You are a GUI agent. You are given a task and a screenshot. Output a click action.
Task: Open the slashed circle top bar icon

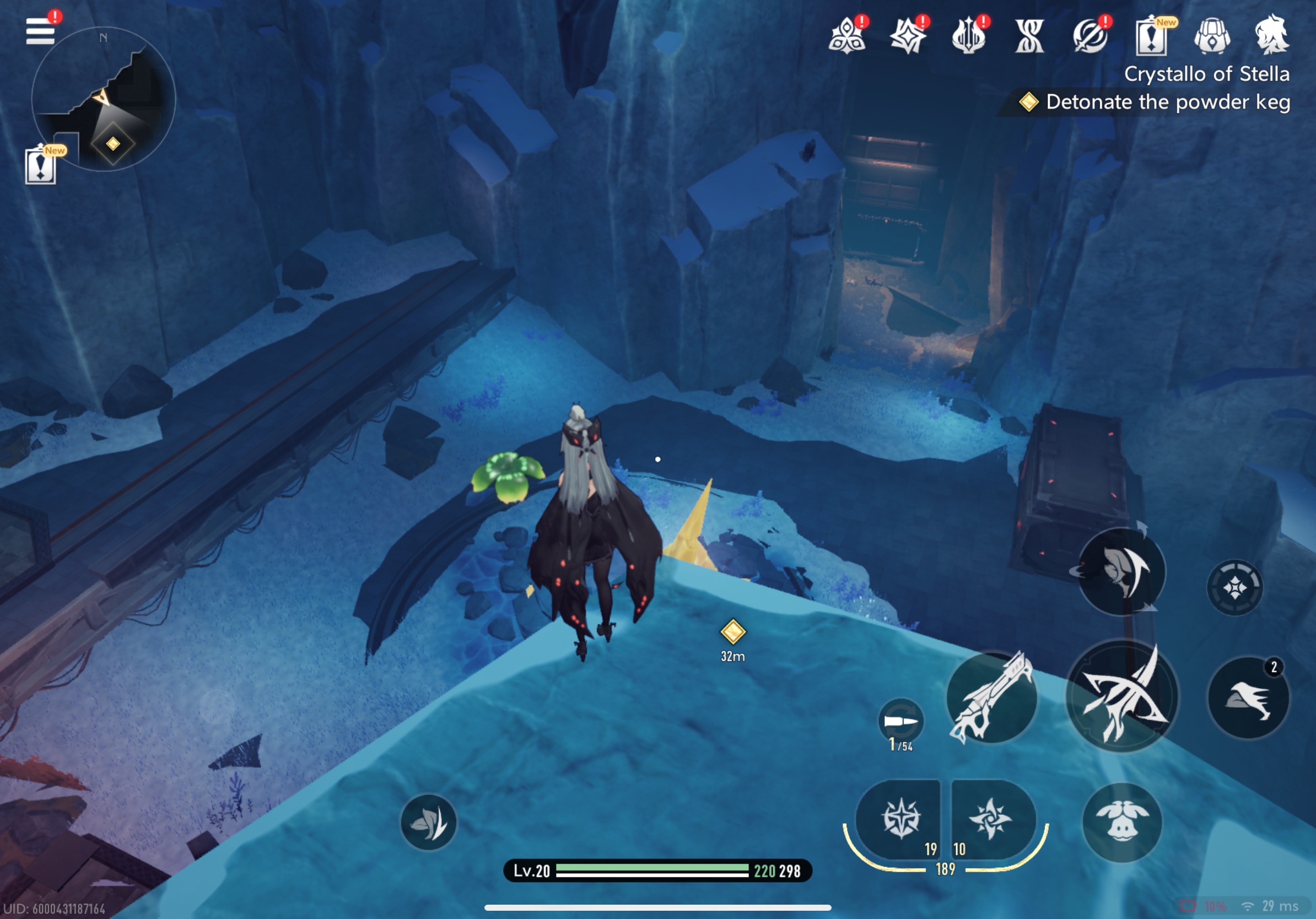tap(1090, 37)
